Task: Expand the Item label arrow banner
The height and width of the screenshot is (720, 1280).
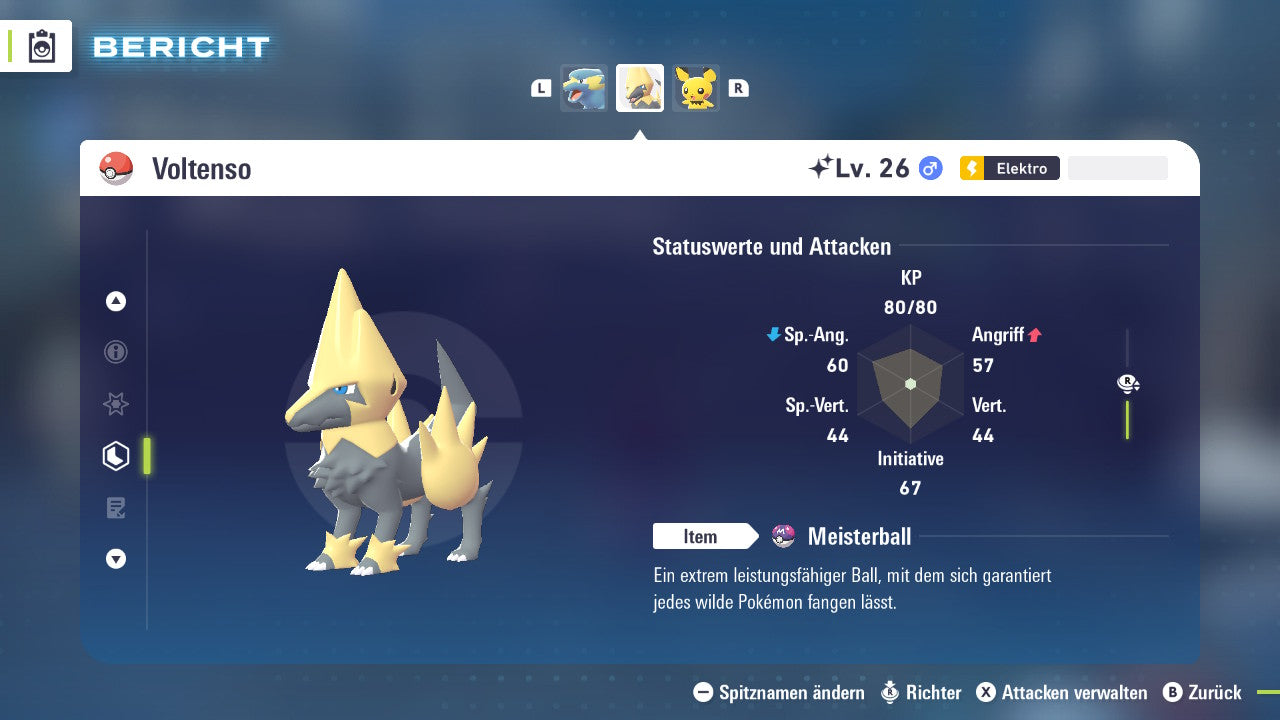Action: point(706,536)
